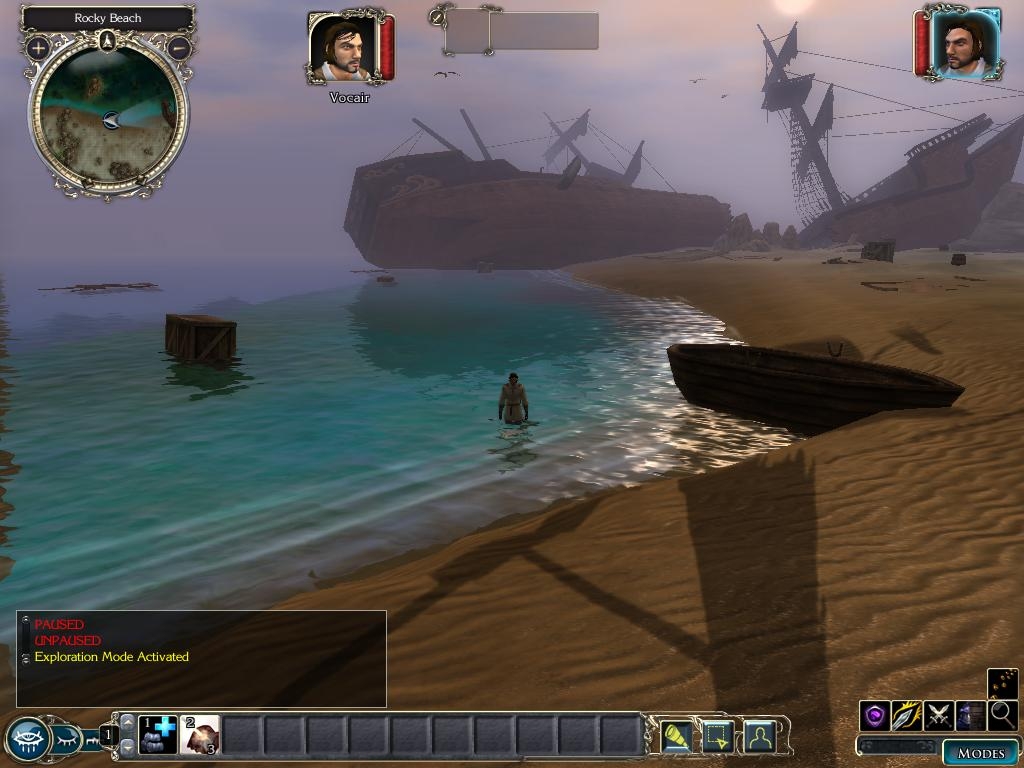Use the item in hotbar slot 2
Viewport: 1024px width, 768px height.
click(200, 735)
